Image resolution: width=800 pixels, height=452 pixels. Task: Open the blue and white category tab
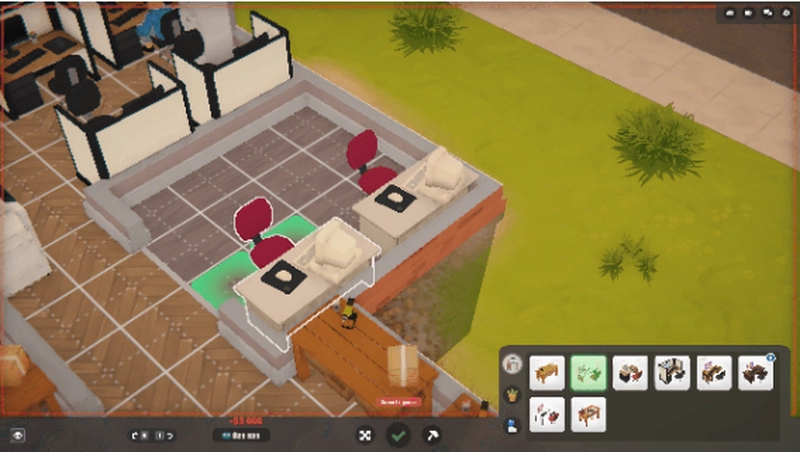513,424
